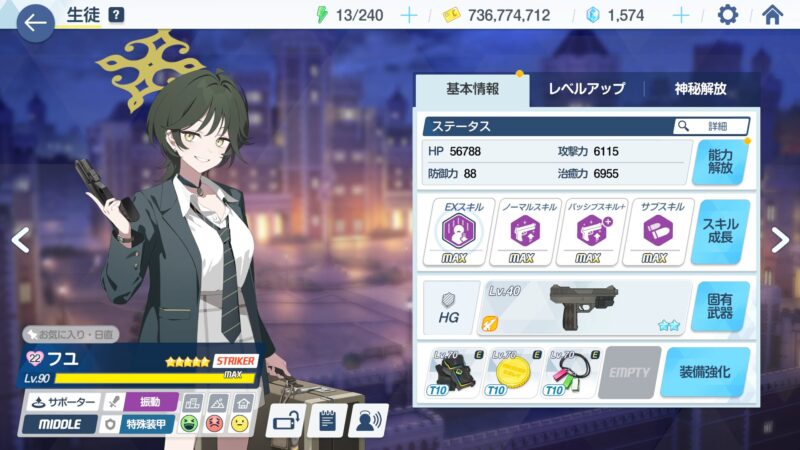Open the 固有武器 unique weapon menu
Viewport: 800px width, 450px height.
pyautogui.click(x=720, y=306)
